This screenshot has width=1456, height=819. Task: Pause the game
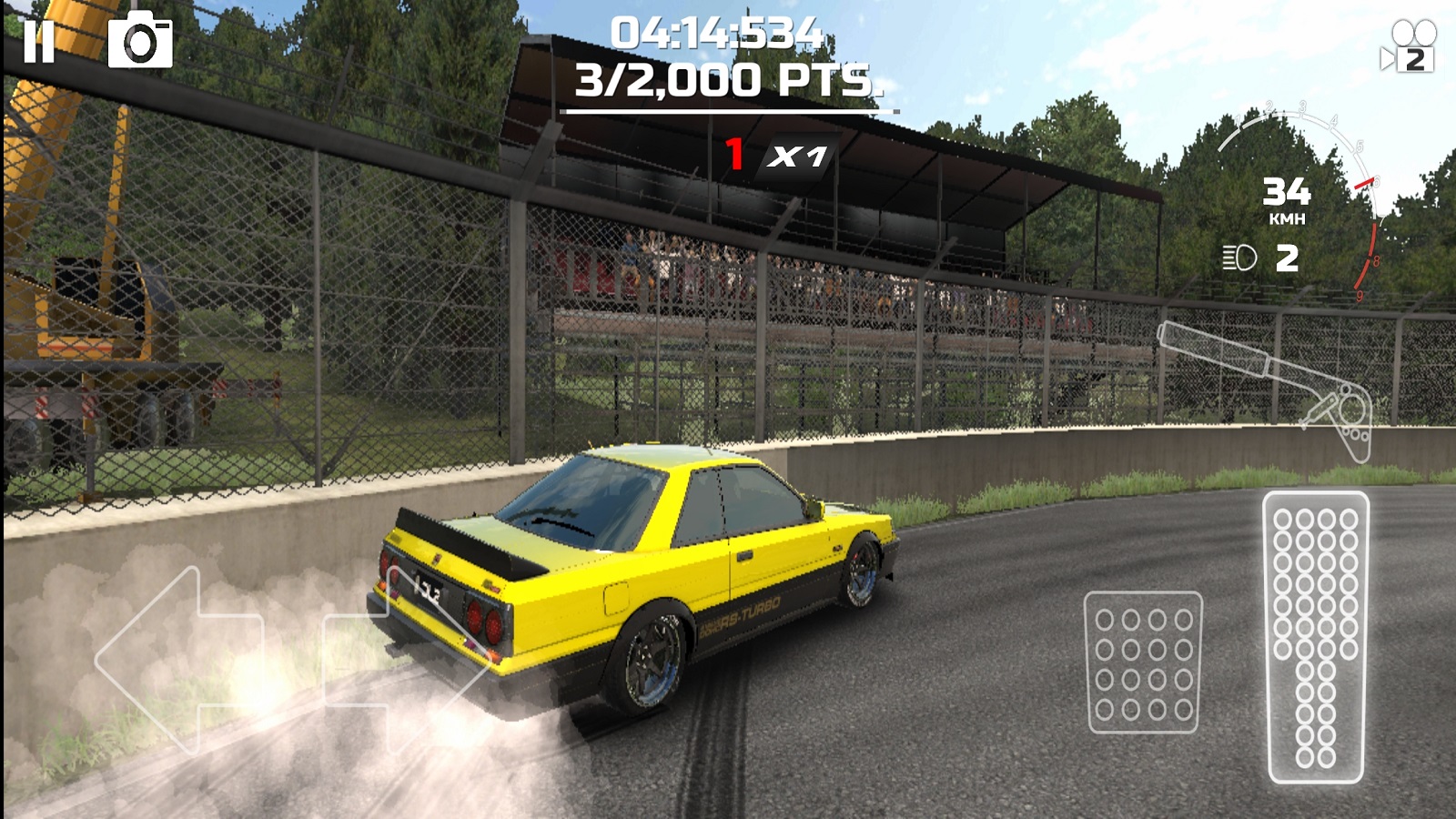tap(39, 42)
